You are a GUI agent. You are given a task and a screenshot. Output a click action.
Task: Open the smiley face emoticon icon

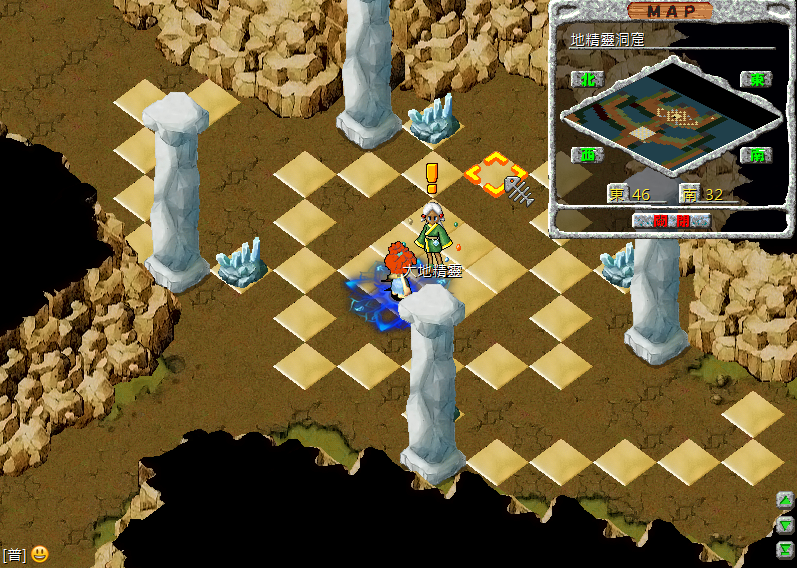tap(39, 554)
